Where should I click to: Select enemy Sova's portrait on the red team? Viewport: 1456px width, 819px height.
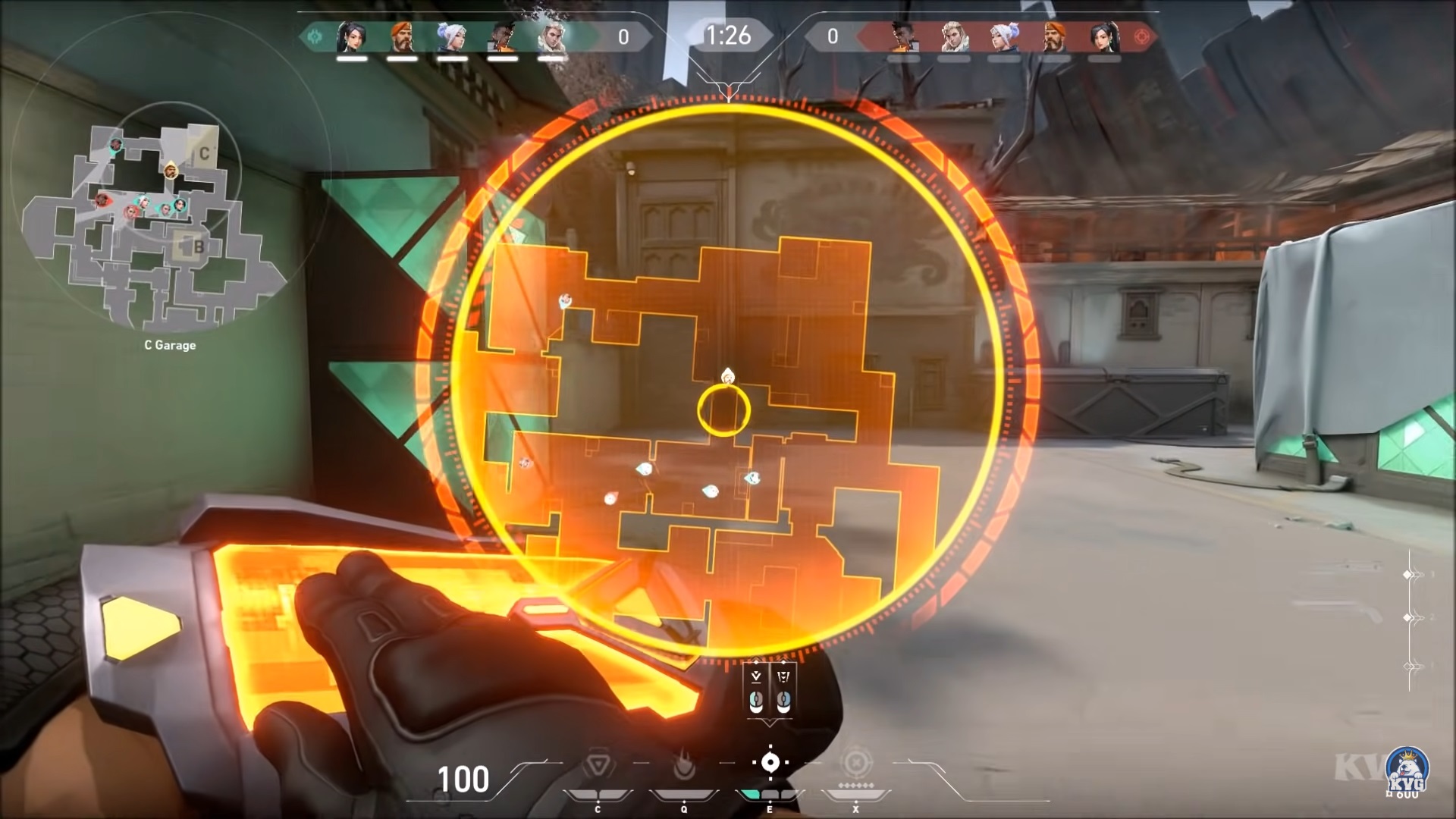click(x=952, y=36)
